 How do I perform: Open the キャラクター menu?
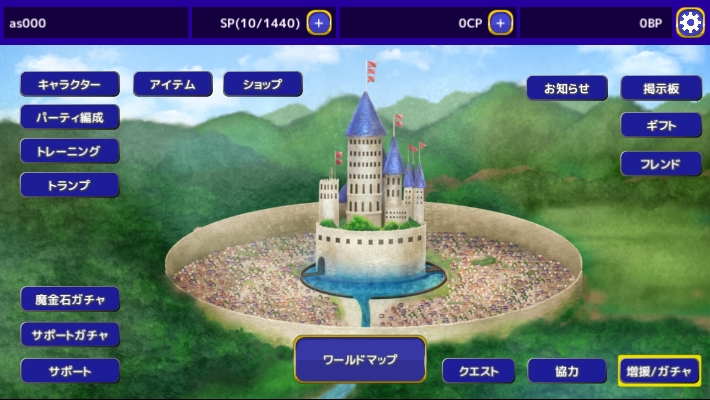coord(70,85)
